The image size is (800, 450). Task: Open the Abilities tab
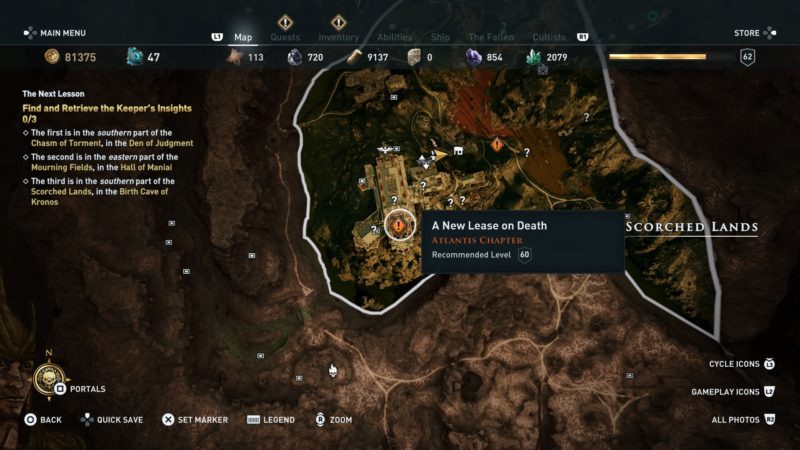point(394,38)
